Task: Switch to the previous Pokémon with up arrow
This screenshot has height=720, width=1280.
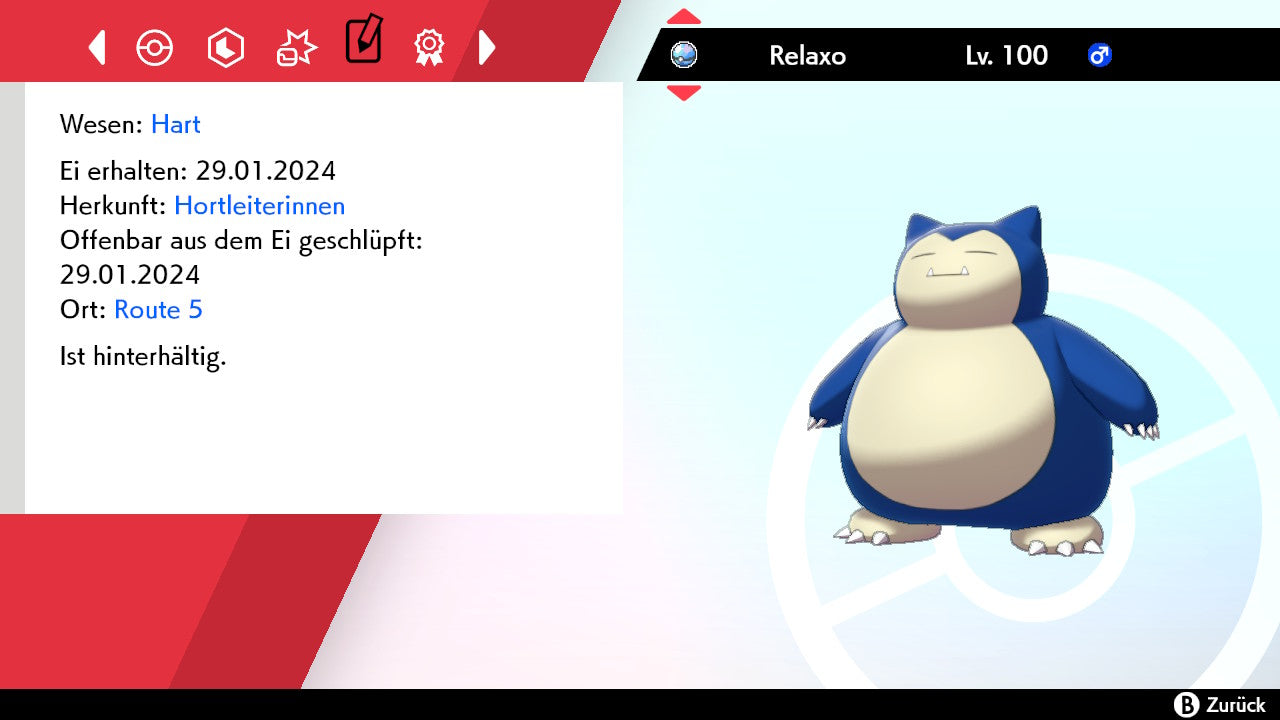Action: pos(684,17)
